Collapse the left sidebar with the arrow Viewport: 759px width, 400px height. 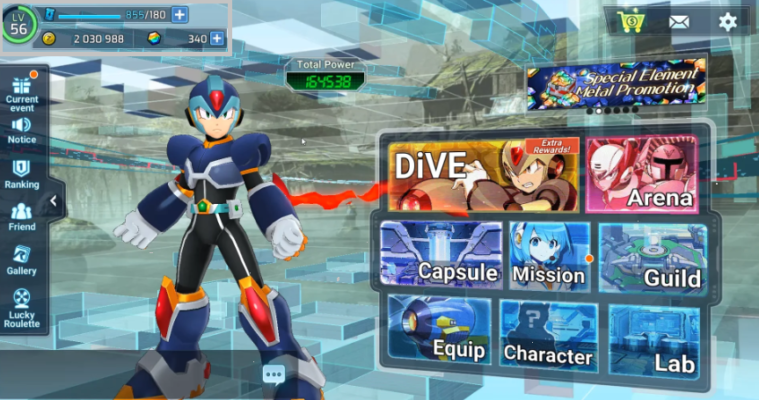pos(53,202)
